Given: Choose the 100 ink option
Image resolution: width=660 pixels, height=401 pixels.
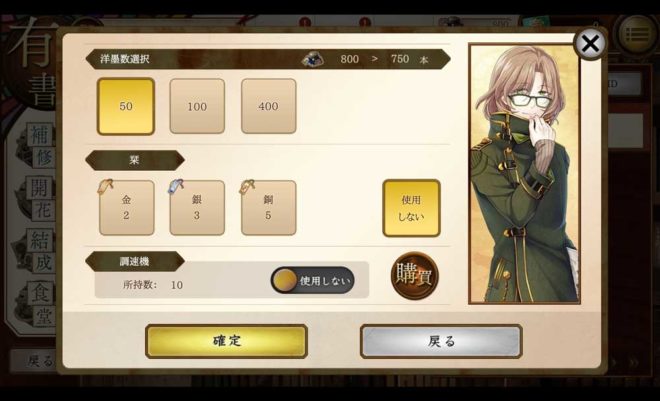Looking at the screenshot, I should (x=197, y=106).
